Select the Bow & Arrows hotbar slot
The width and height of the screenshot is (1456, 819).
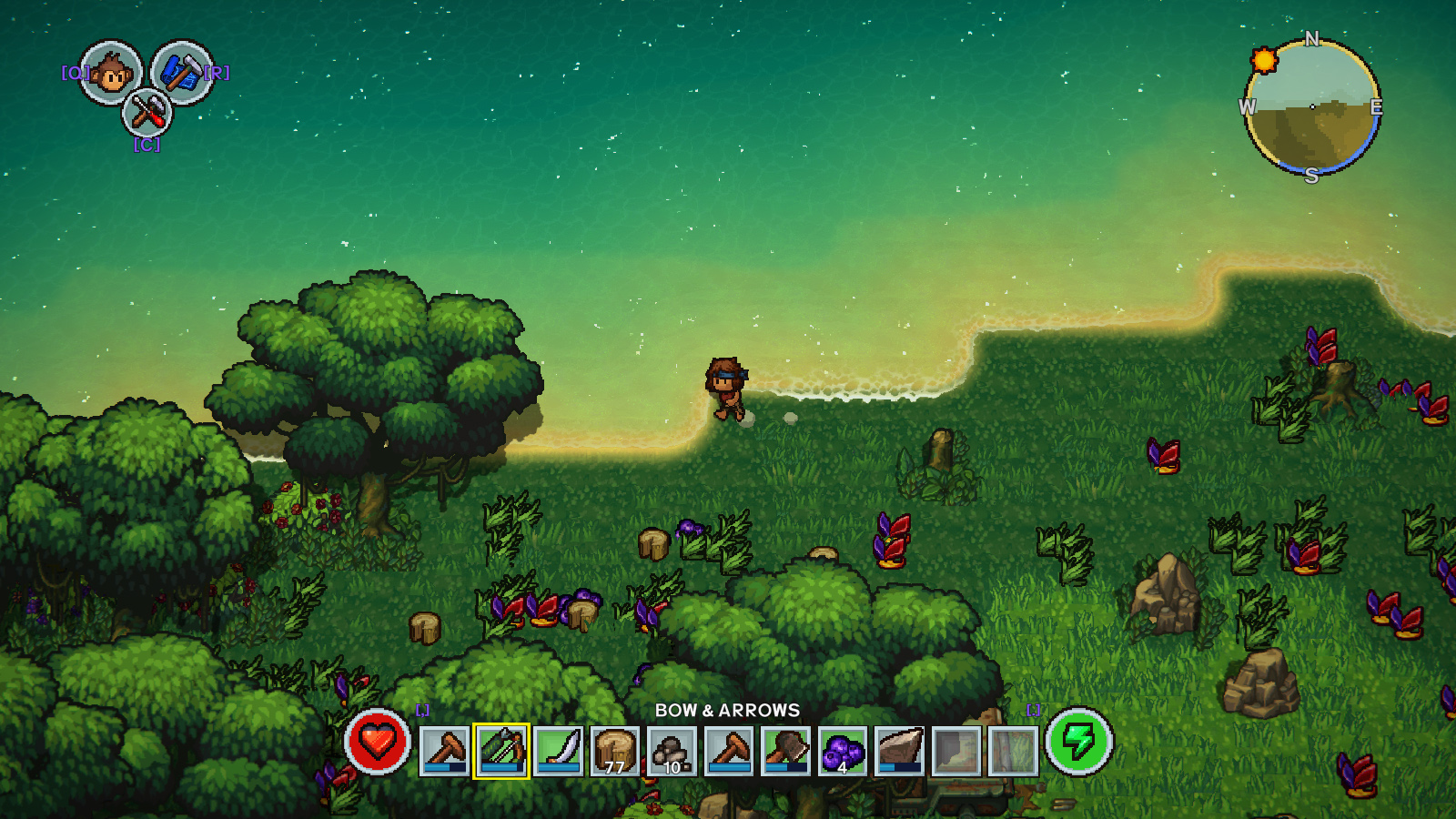click(x=501, y=751)
